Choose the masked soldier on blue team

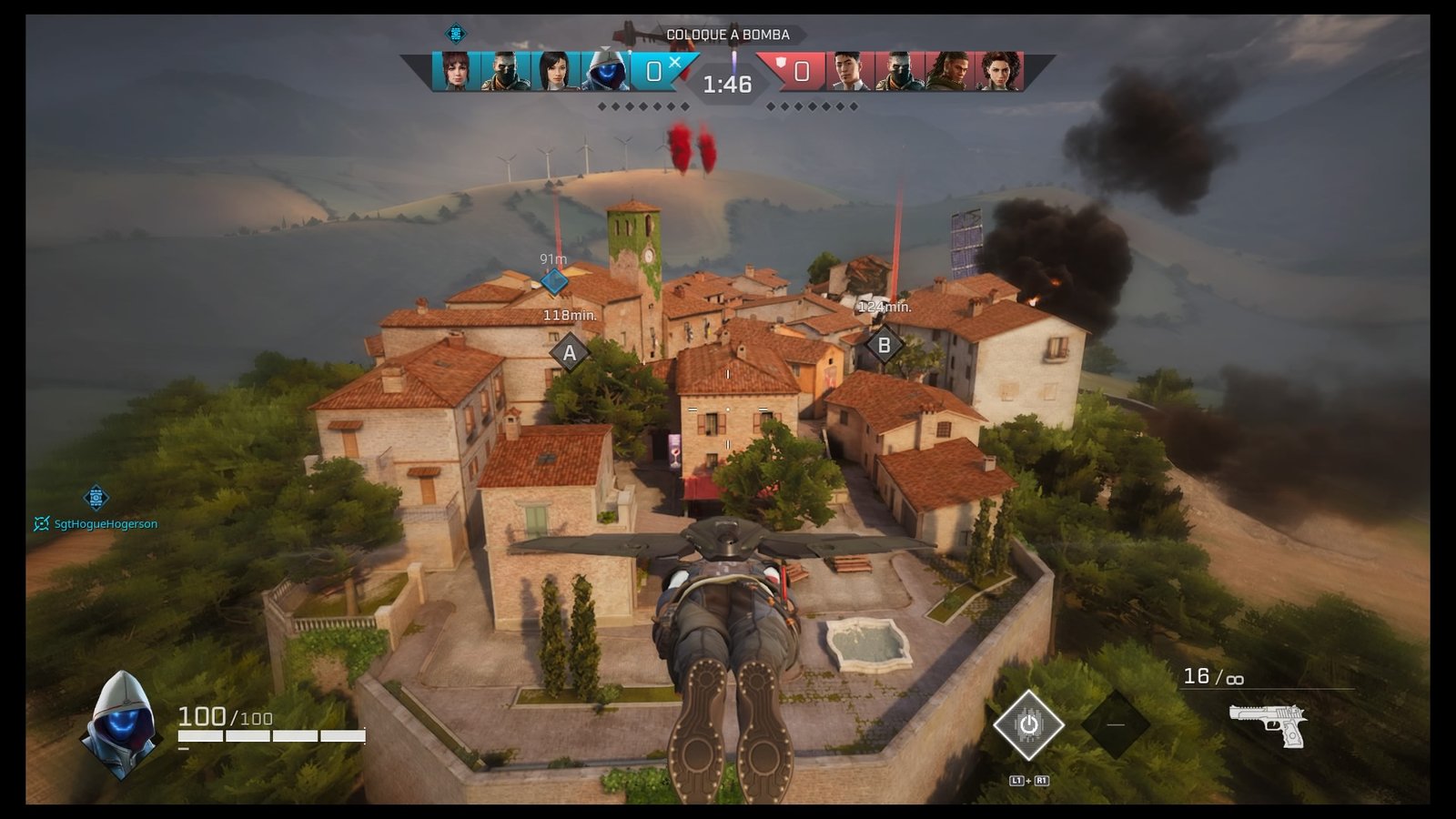click(x=505, y=71)
